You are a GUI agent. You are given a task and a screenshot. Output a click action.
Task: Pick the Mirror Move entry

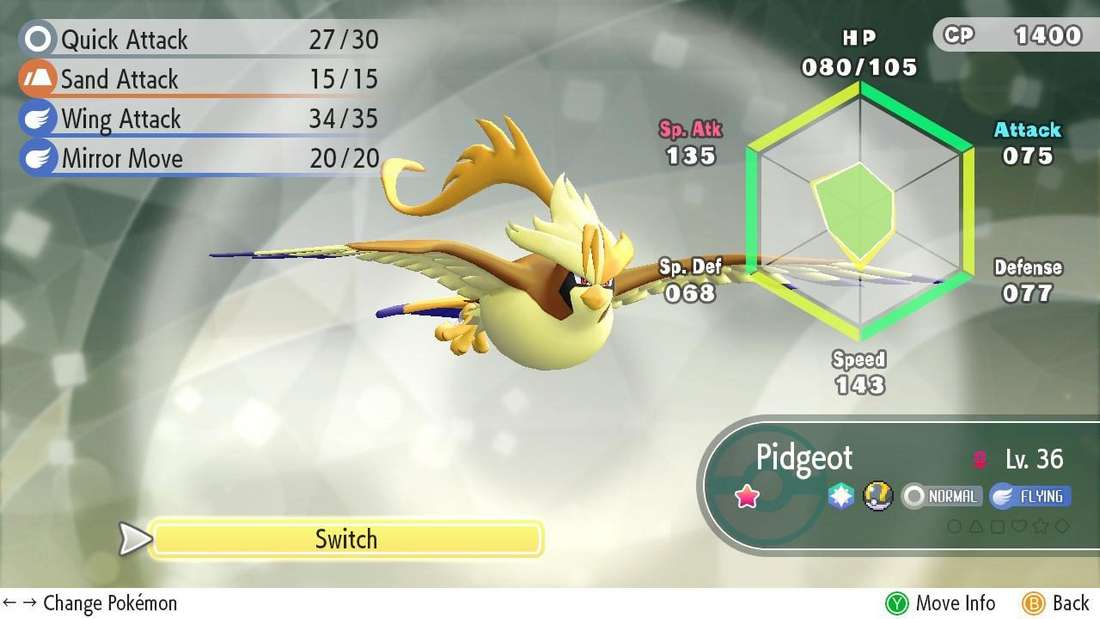pos(200,158)
